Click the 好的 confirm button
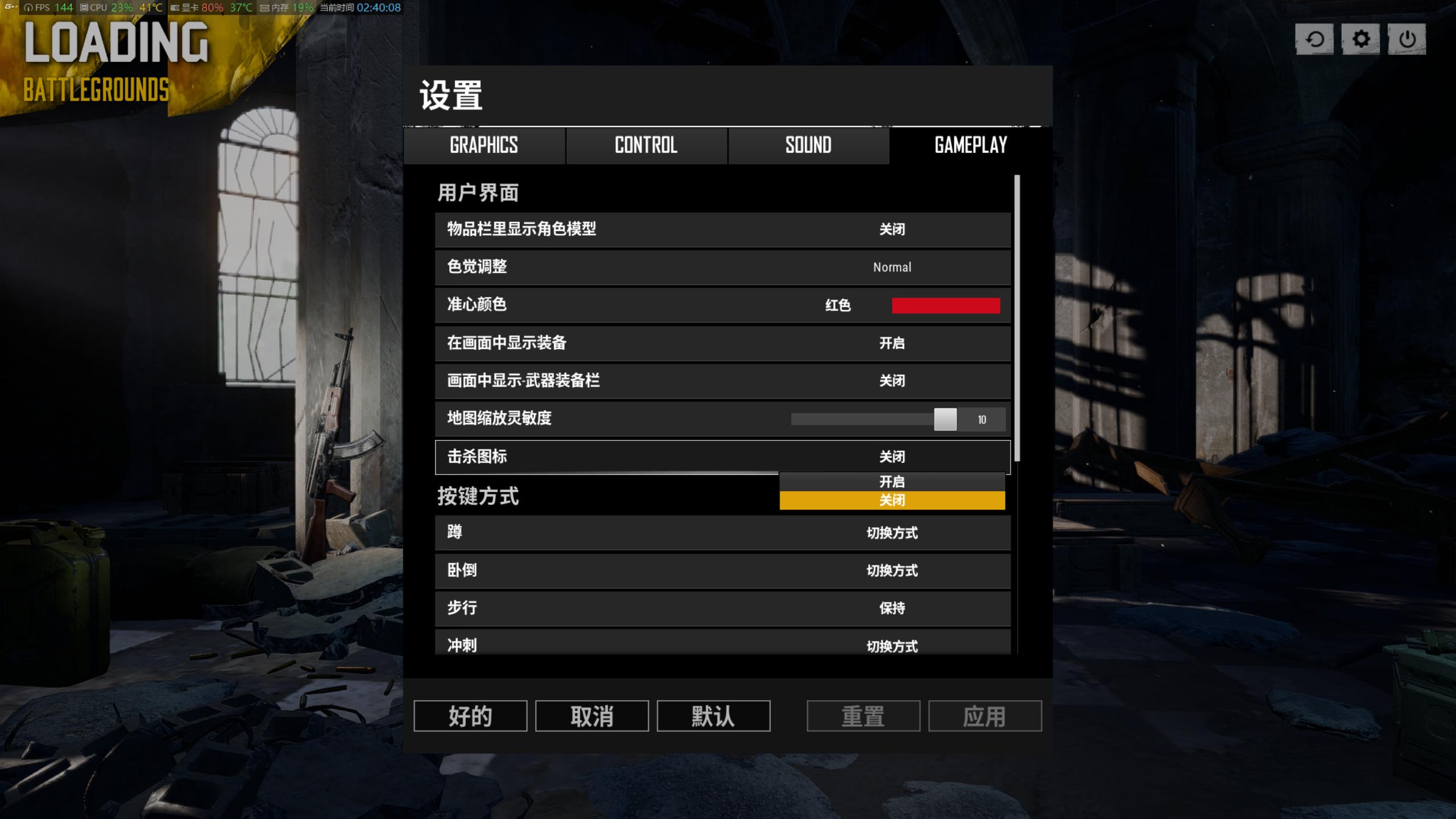 [x=470, y=716]
